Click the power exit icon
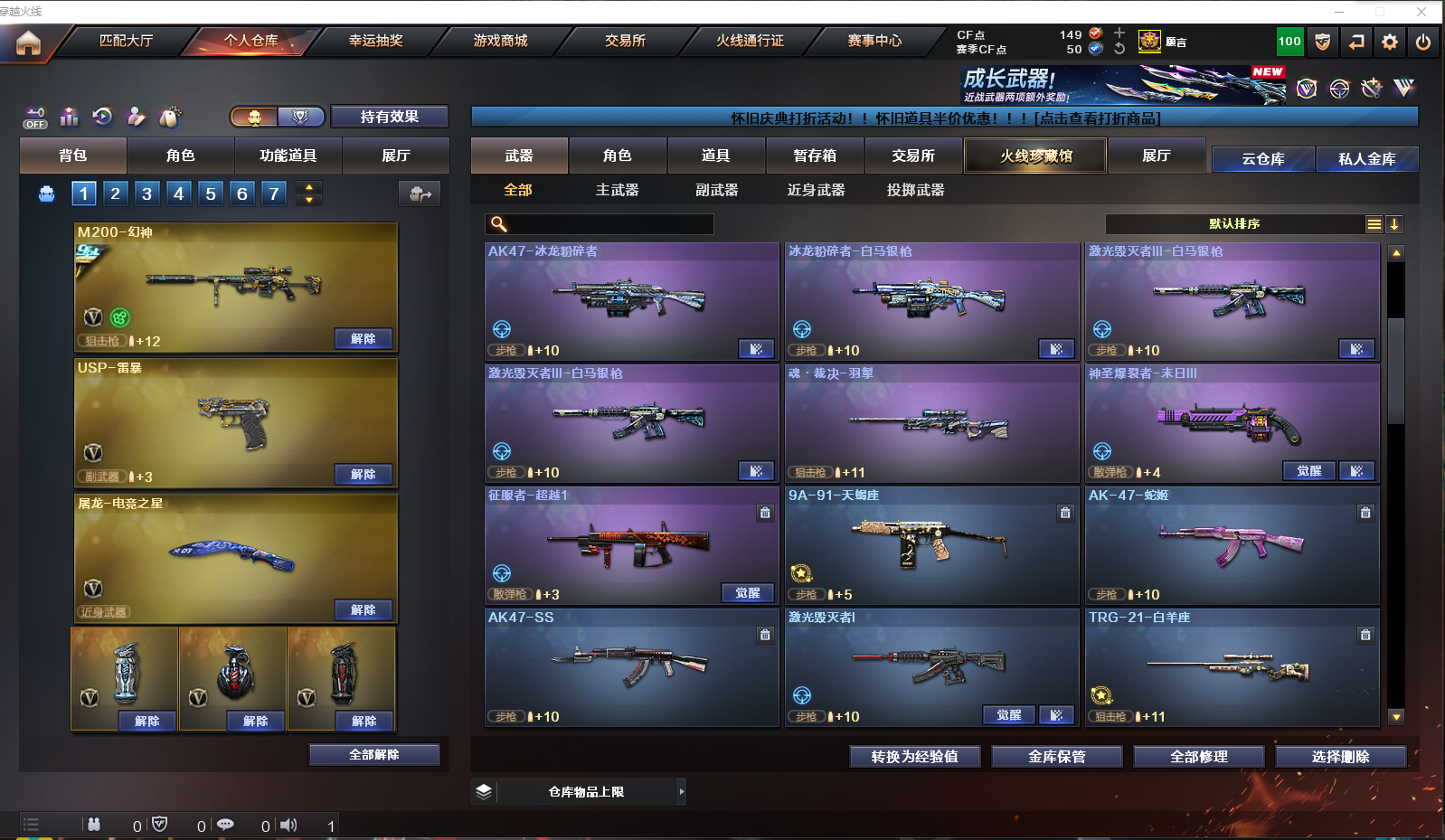The height and width of the screenshot is (840, 1445). click(x=1423, y=42)
